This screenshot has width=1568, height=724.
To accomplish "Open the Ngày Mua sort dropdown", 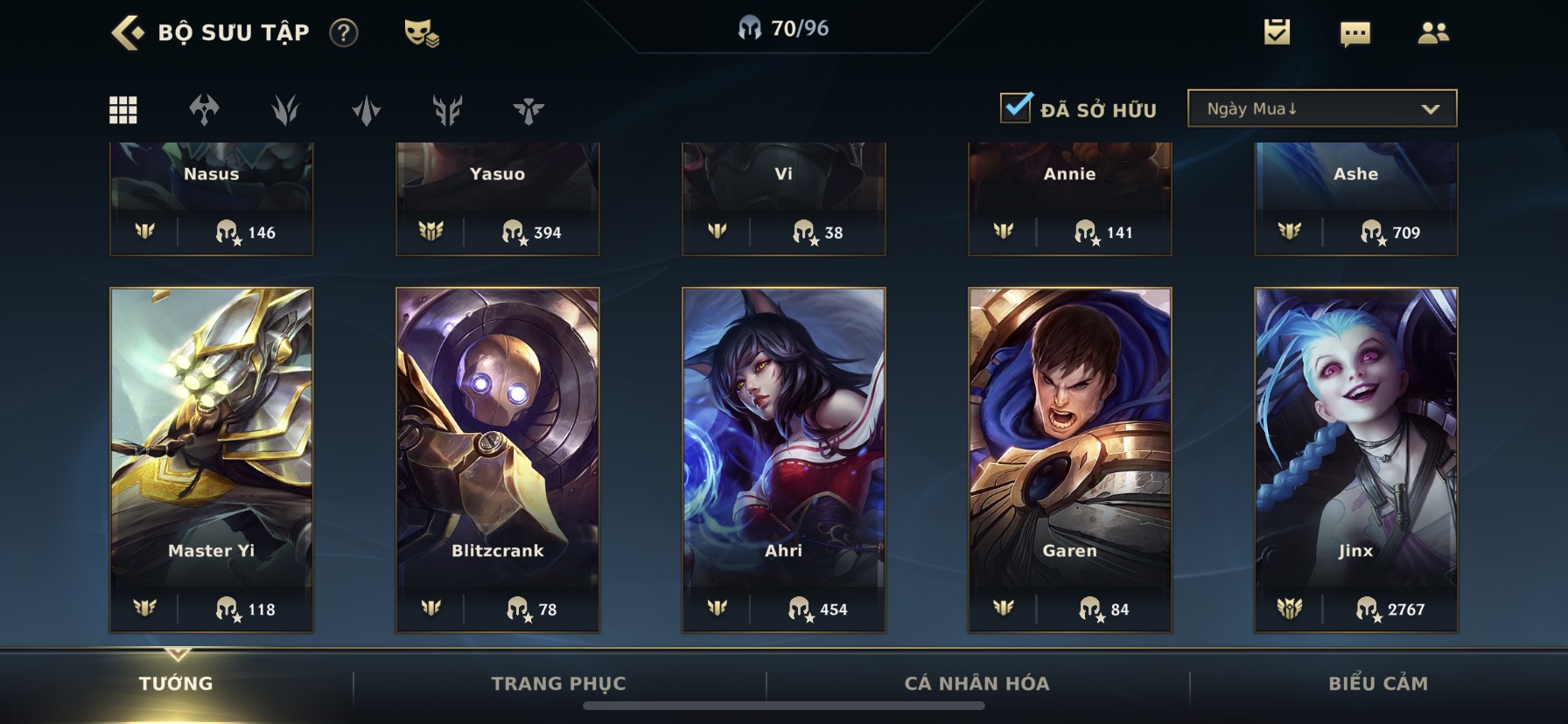I will coord(1321,108).
